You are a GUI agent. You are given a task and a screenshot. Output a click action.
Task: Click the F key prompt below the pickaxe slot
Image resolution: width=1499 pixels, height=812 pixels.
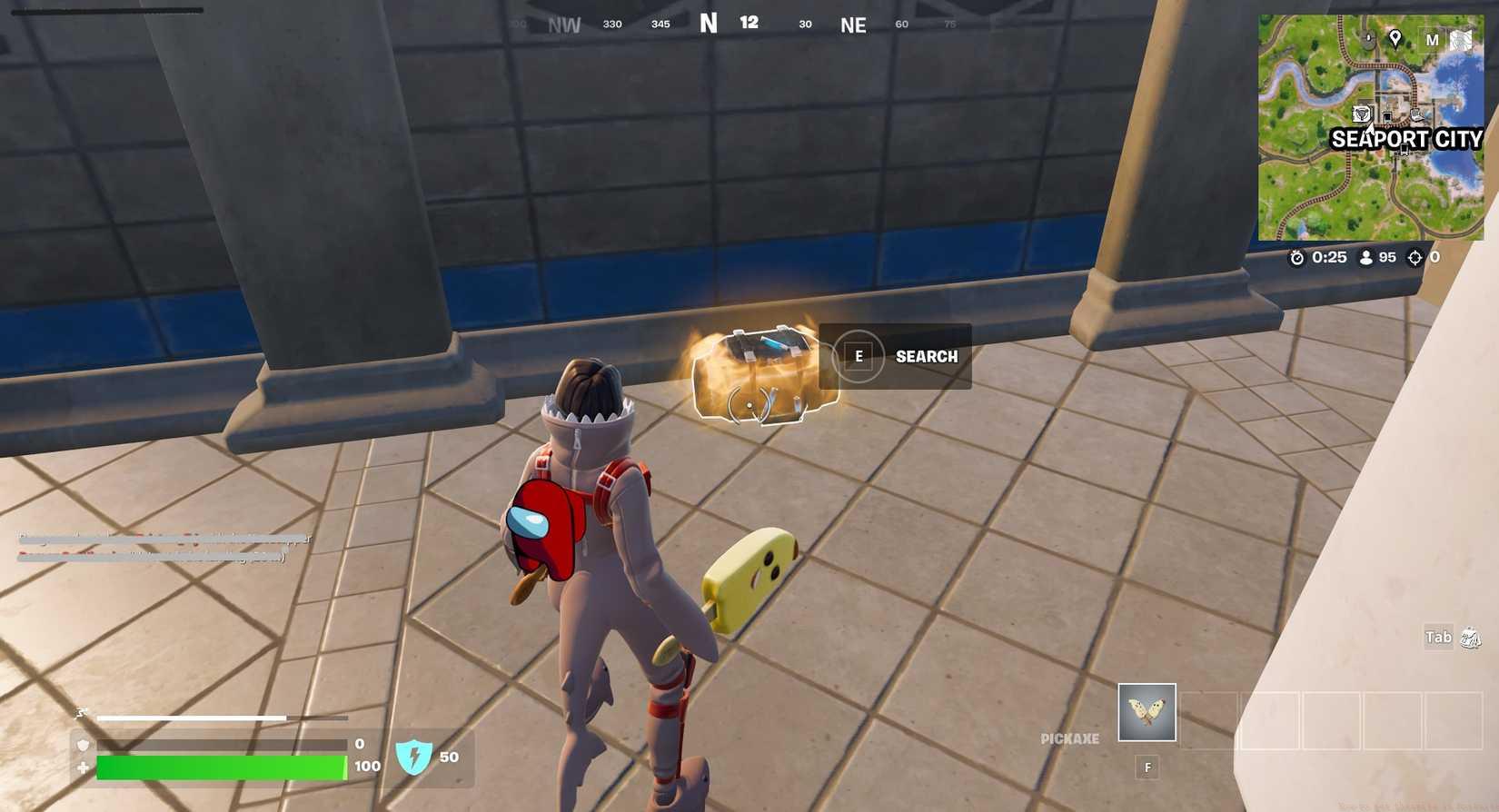[x=1147, y=766]
